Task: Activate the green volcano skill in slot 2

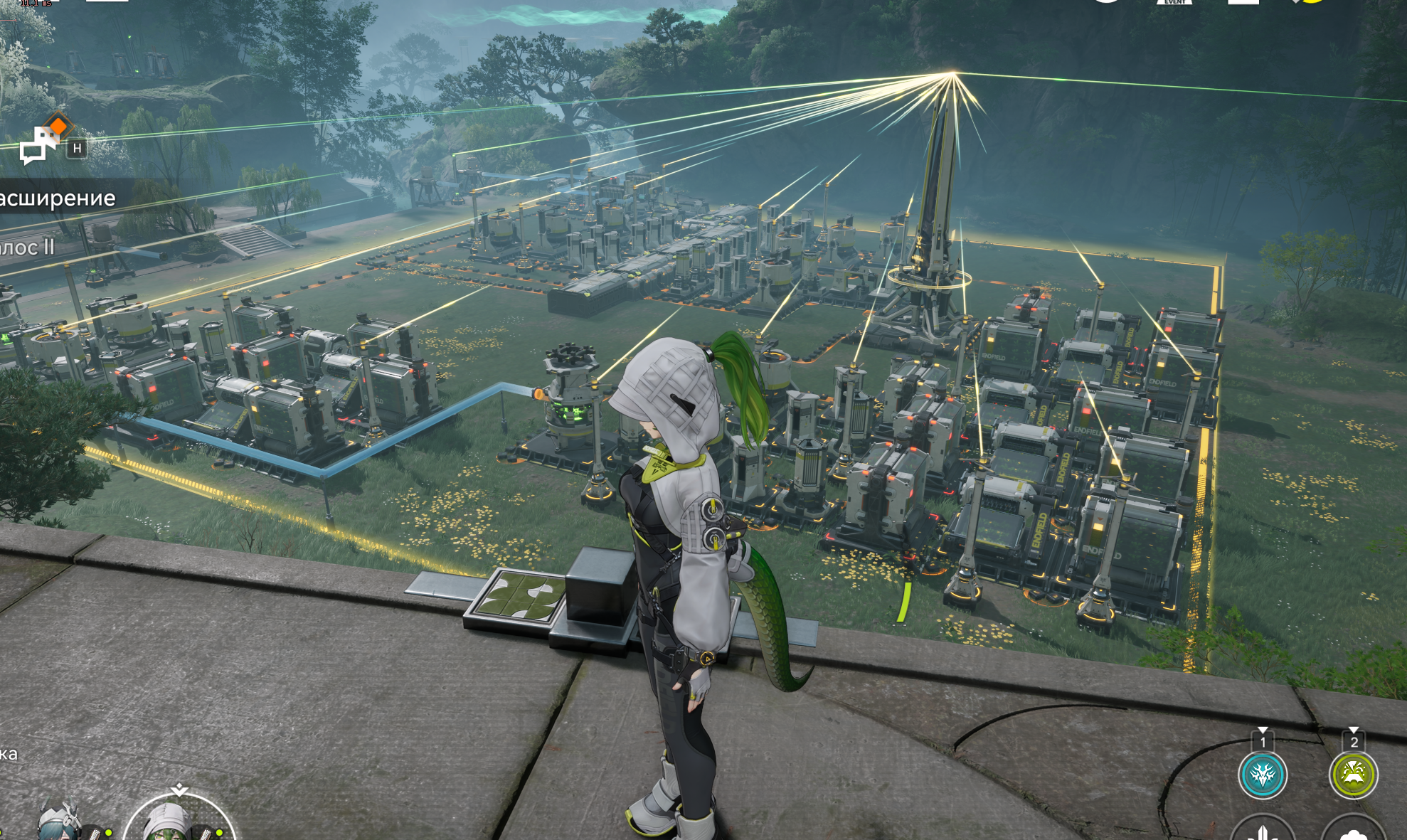Action: [x=1353, y=775]
